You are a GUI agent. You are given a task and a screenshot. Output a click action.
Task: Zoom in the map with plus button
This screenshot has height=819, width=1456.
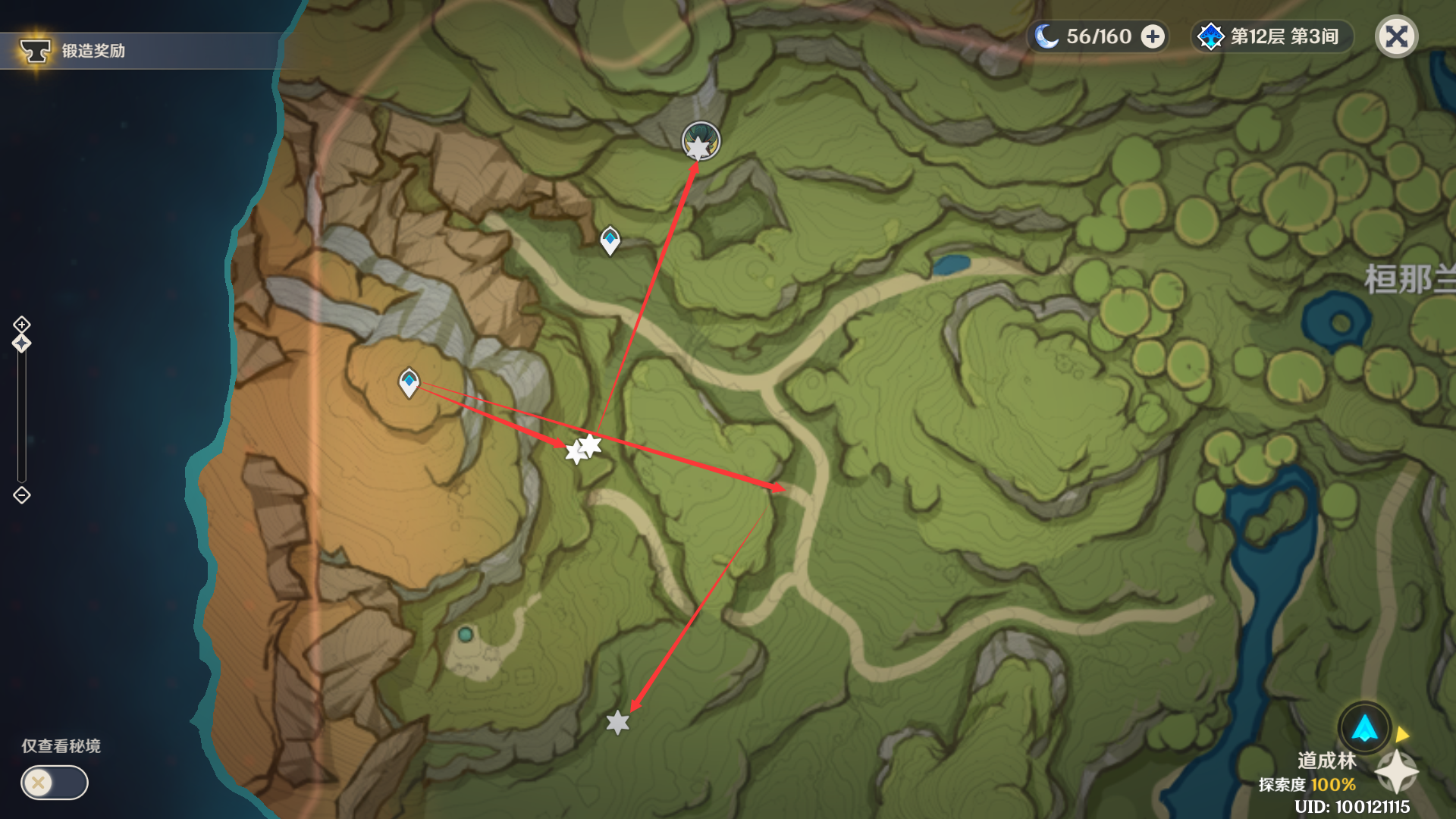(21, 325)
